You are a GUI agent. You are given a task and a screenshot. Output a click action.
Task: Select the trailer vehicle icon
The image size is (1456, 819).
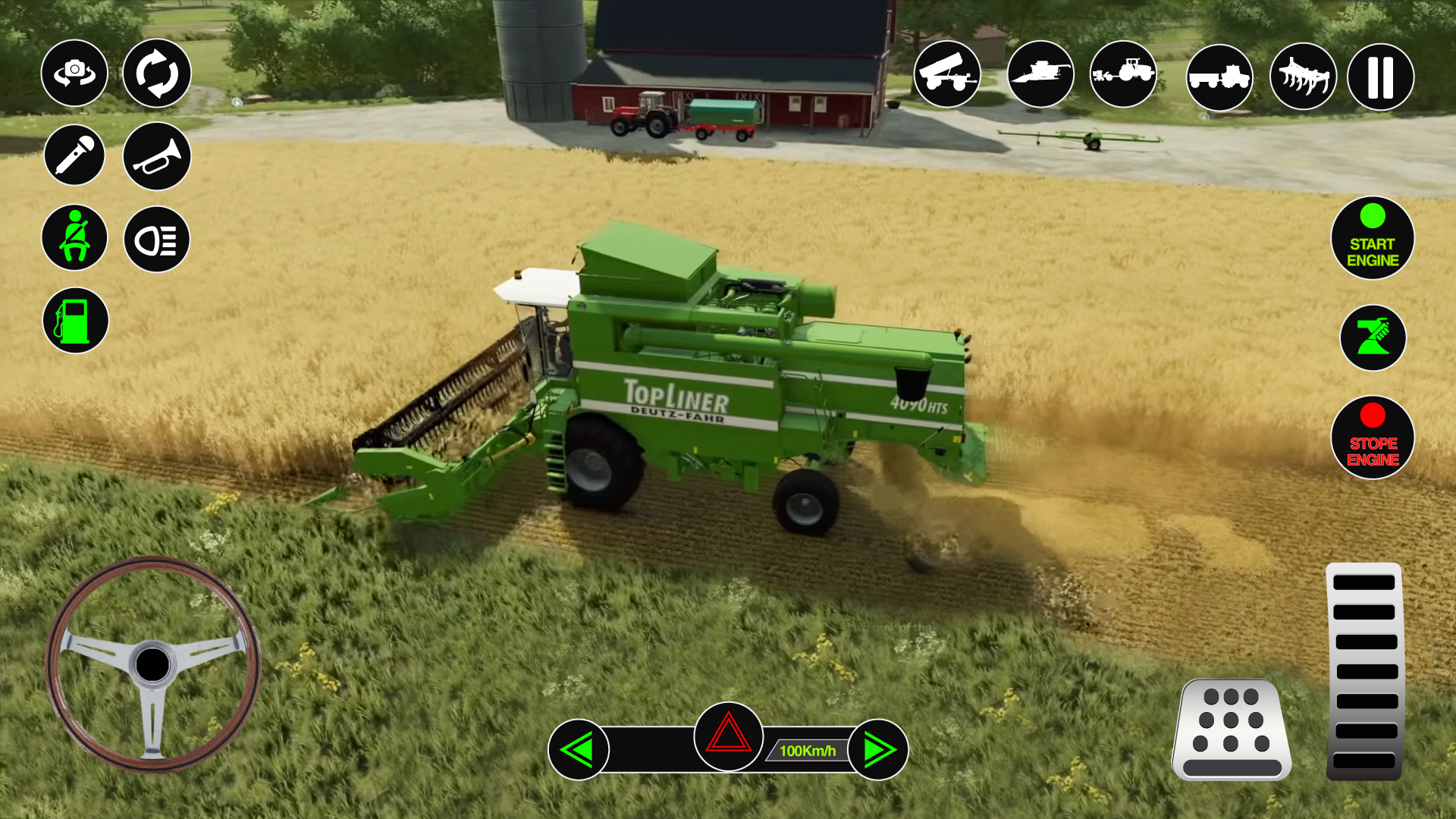click(x=947, y=75)
